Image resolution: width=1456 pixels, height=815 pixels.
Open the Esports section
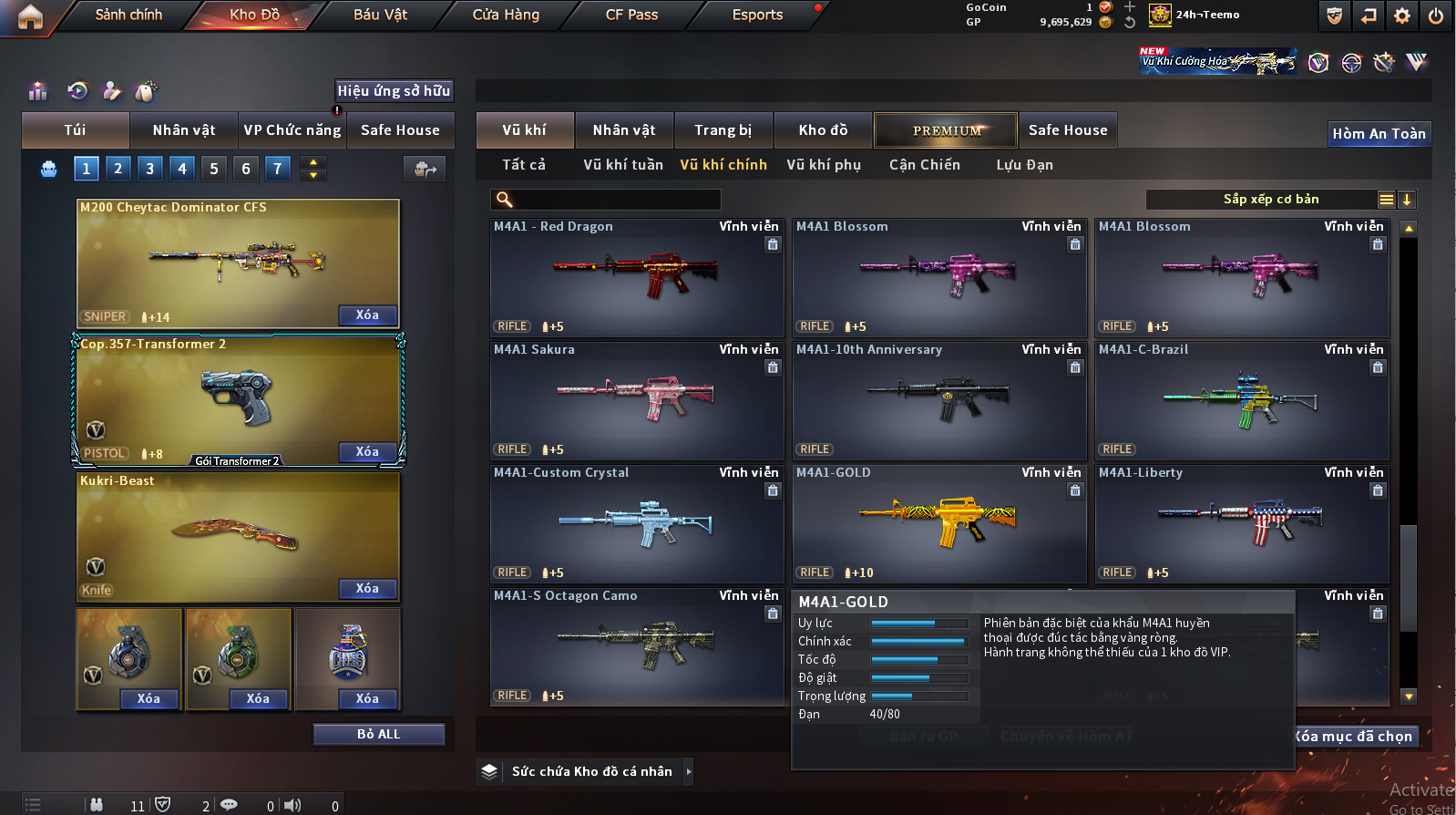[x=757, y=15]
